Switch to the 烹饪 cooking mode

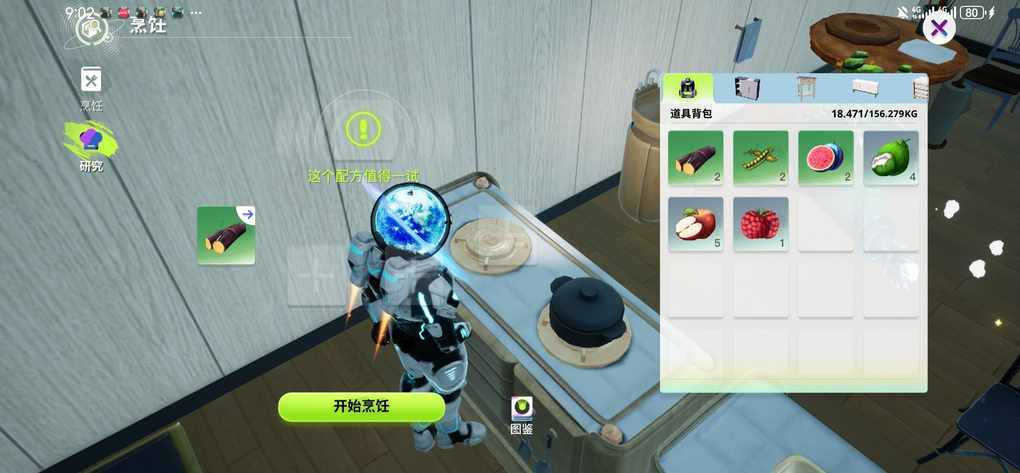(91, 86)
